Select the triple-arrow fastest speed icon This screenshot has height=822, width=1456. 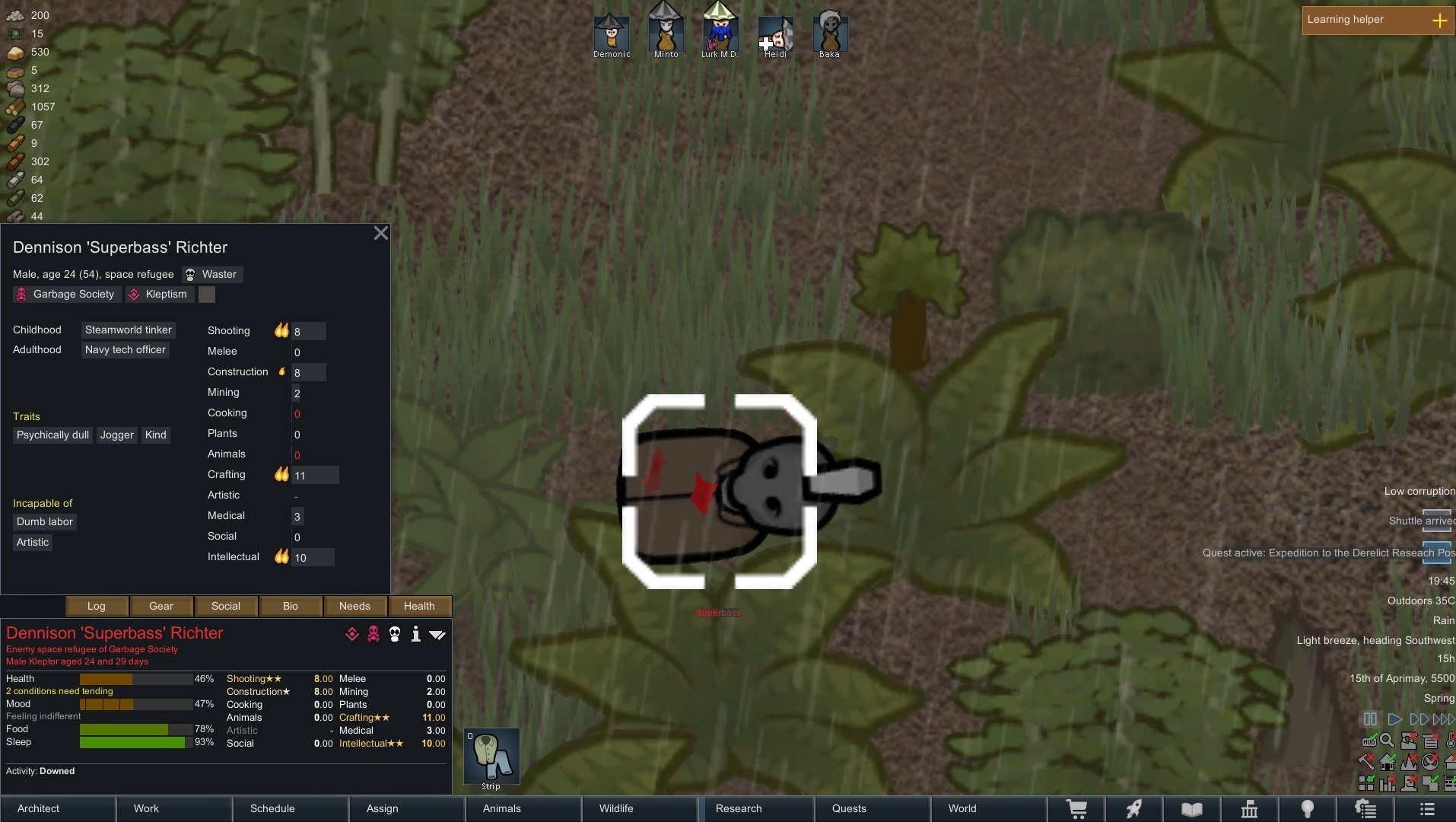coord(1443,718)
